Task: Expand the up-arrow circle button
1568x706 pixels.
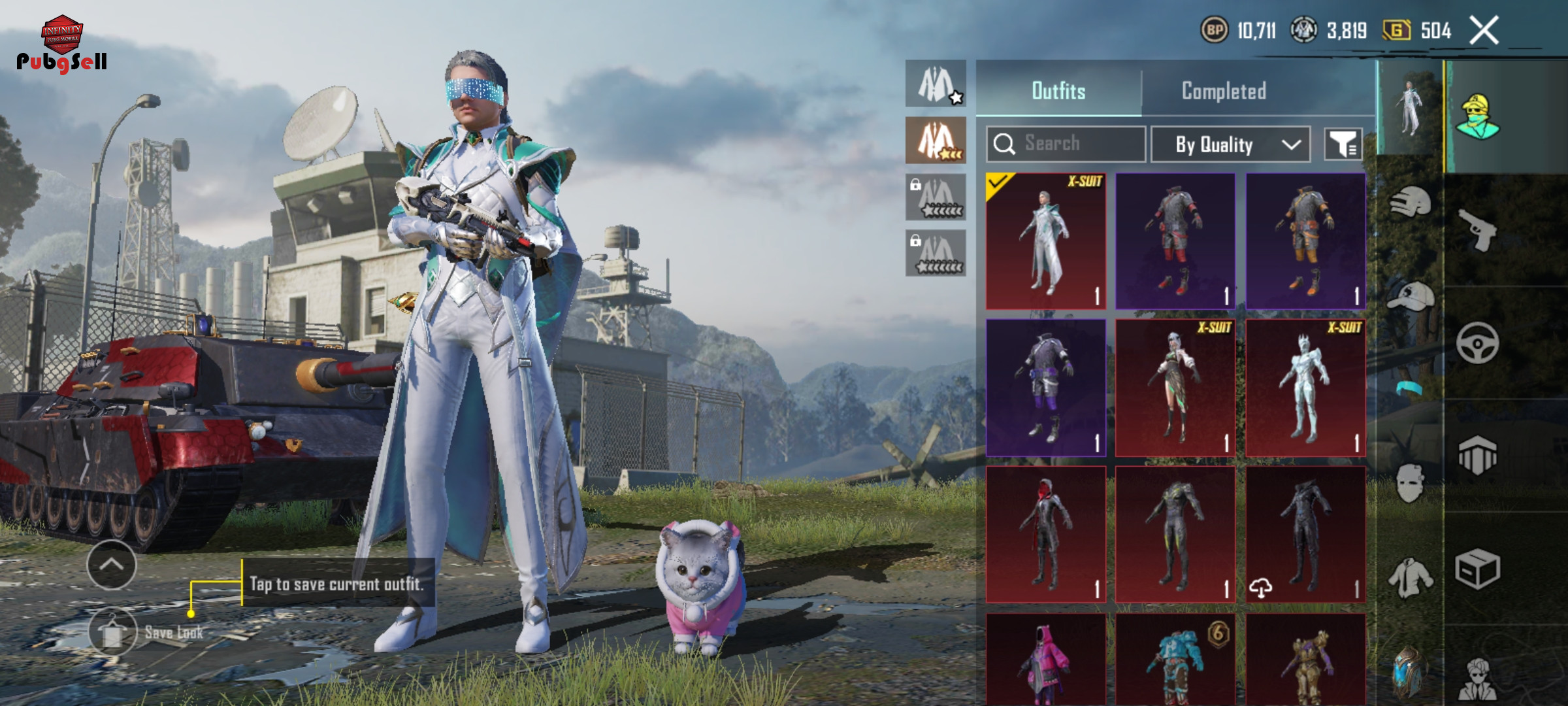Action: click(x=111, y=565)
